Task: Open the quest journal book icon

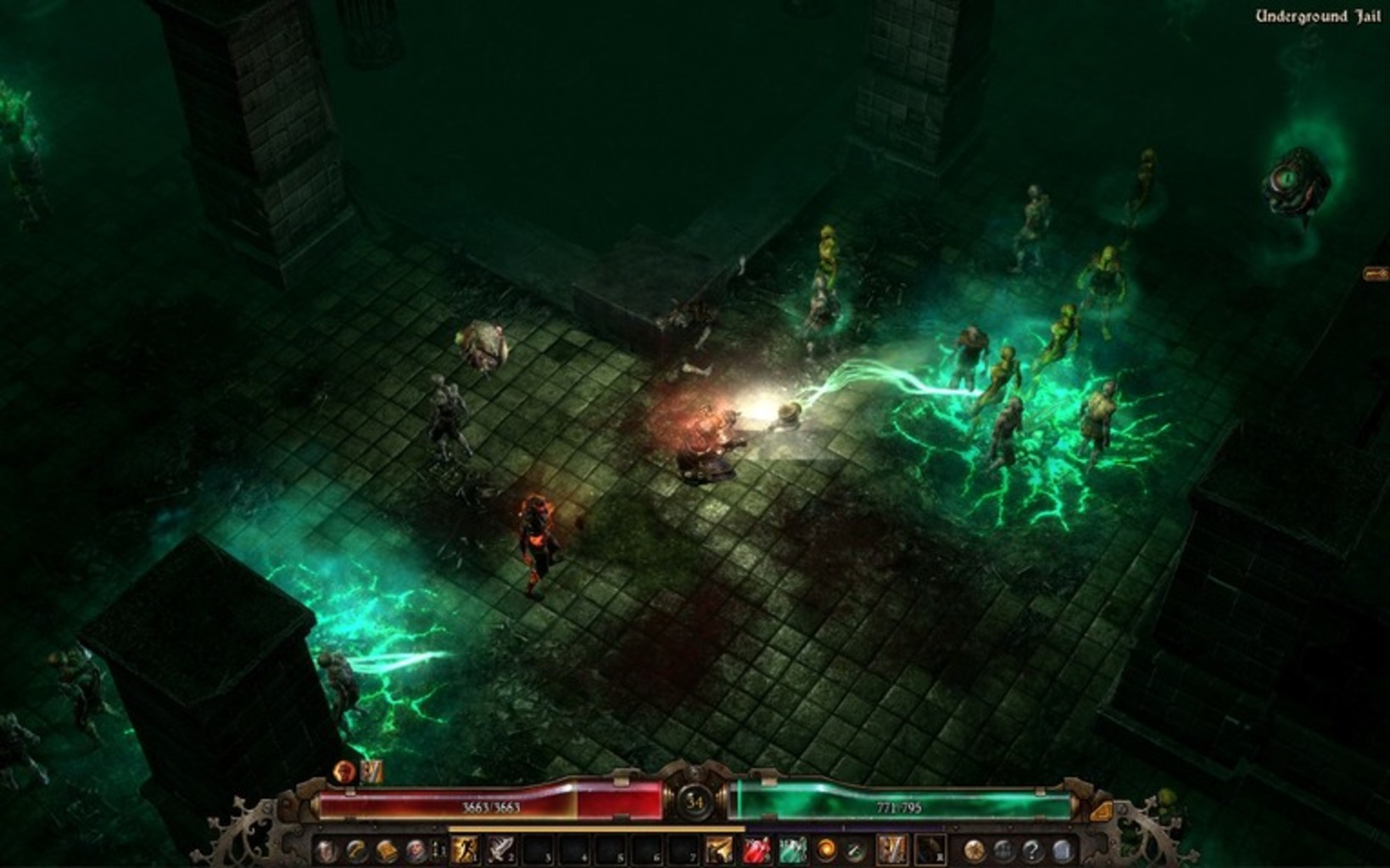Action: [386, 850]
